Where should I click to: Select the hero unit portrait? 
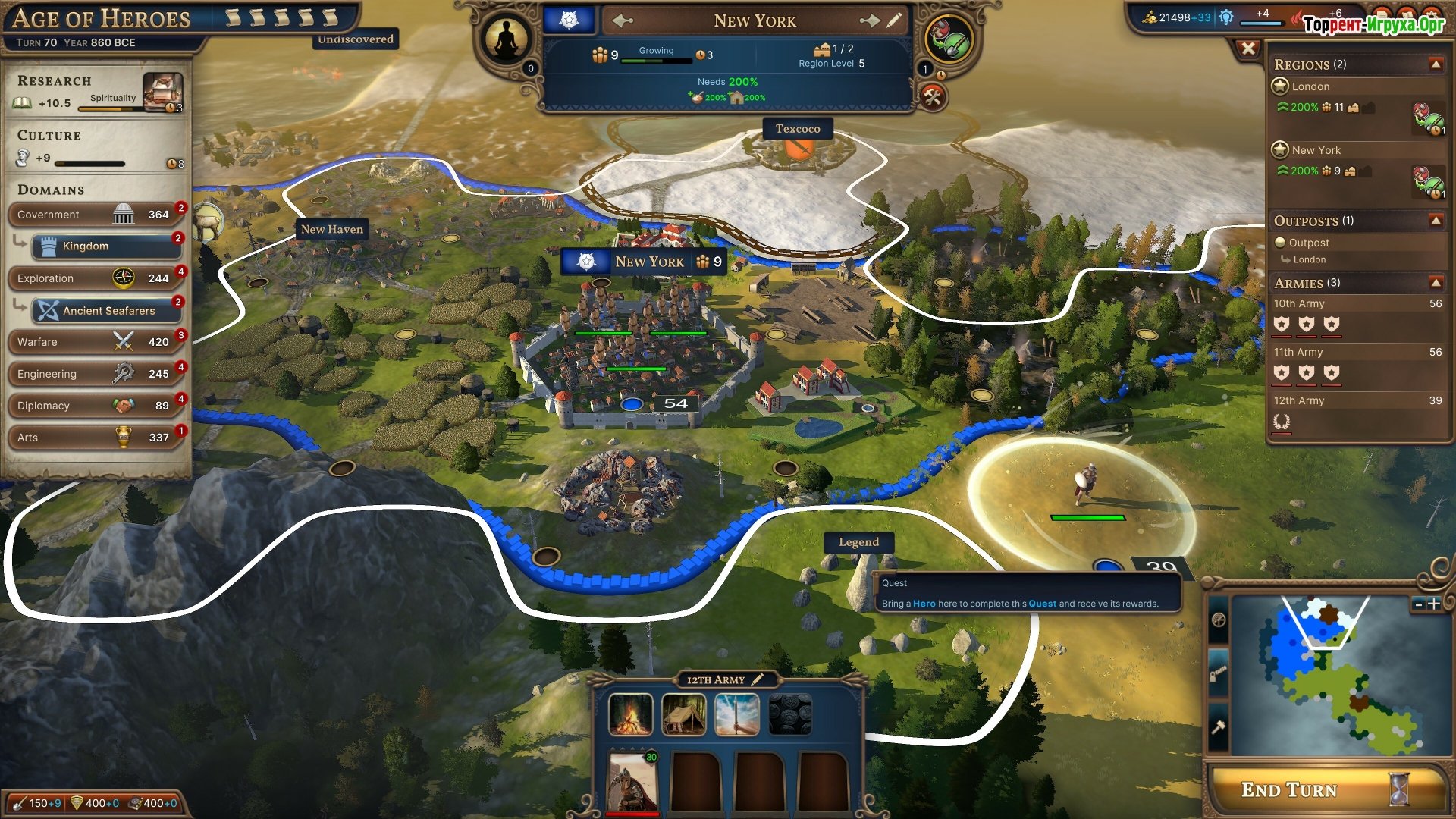pyautogui.click(x=632, y=781)
